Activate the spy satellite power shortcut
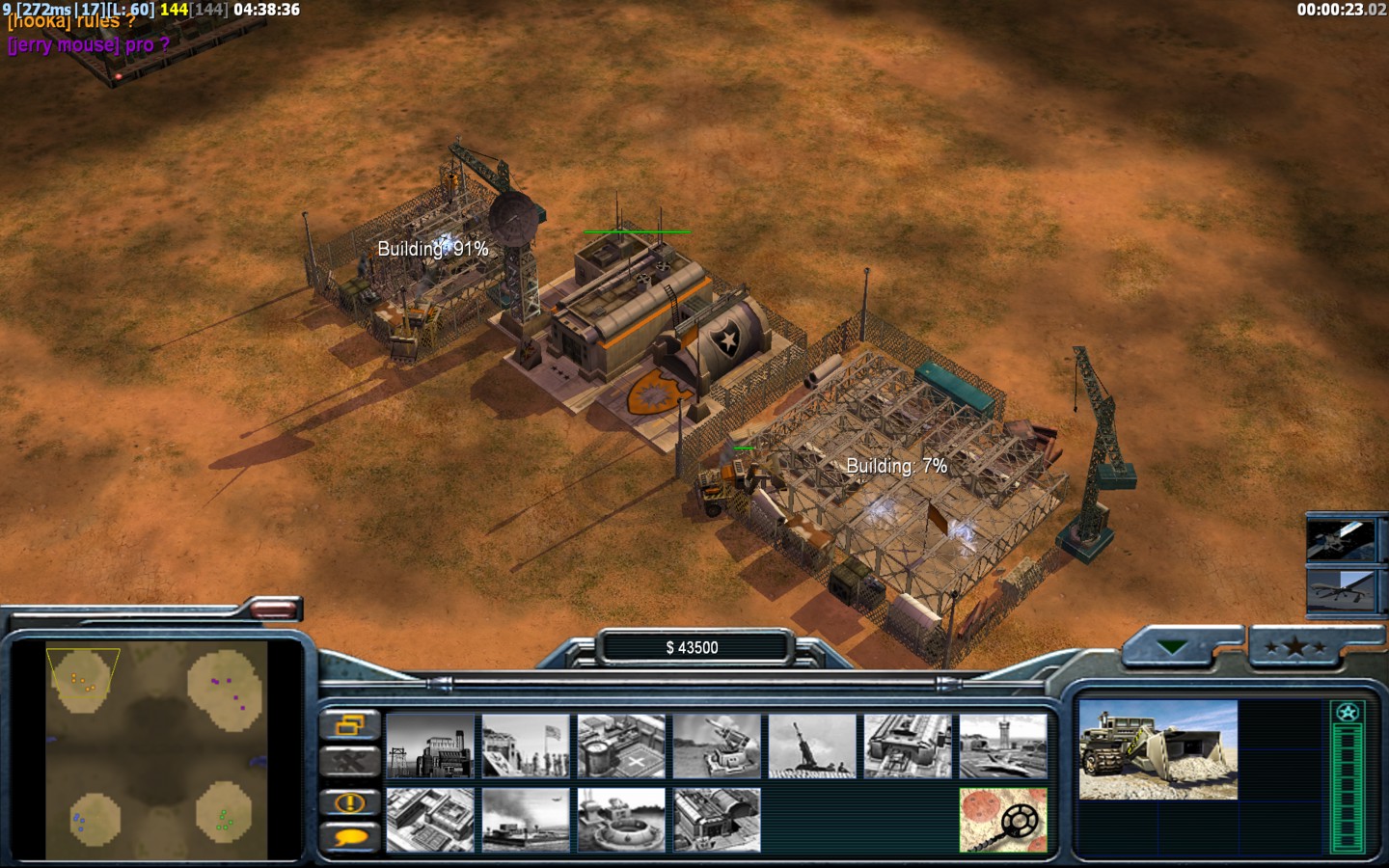Screen dimensions: 1389x868 click(x=1340, y=540)
